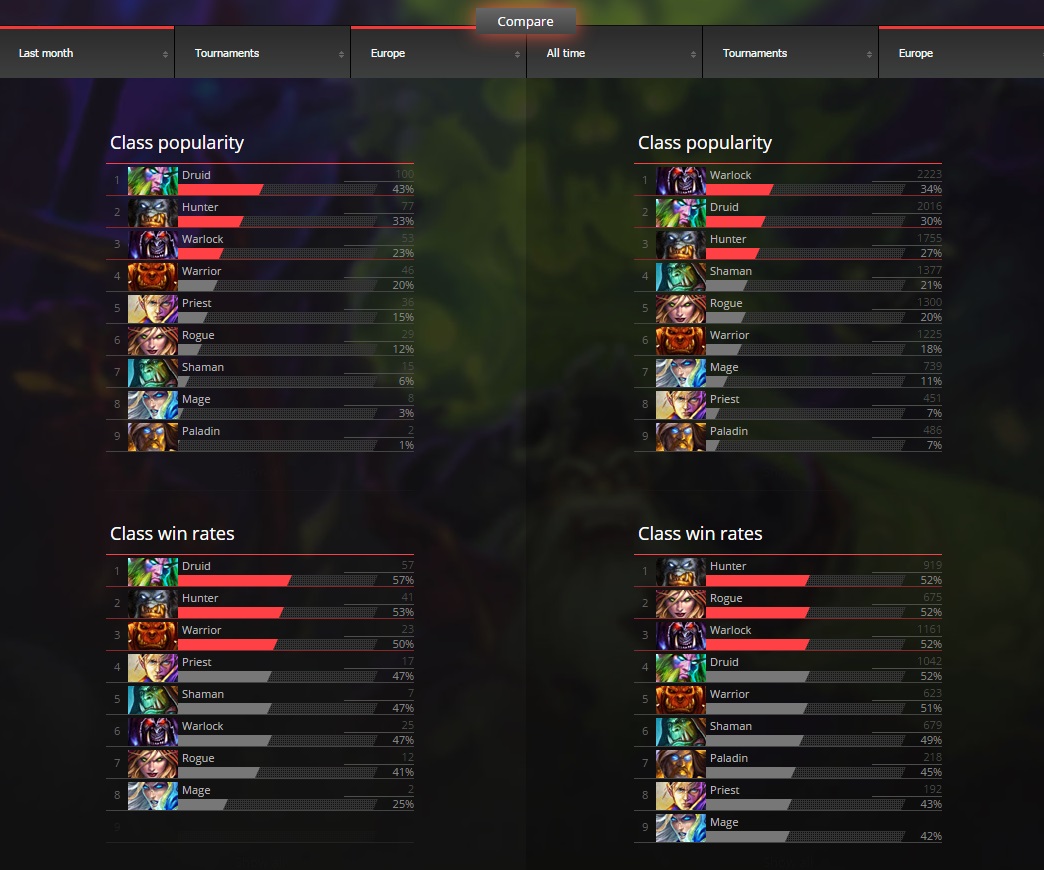
Task: Open the Tournaments dropdown beside Last month
Action: 262,54
